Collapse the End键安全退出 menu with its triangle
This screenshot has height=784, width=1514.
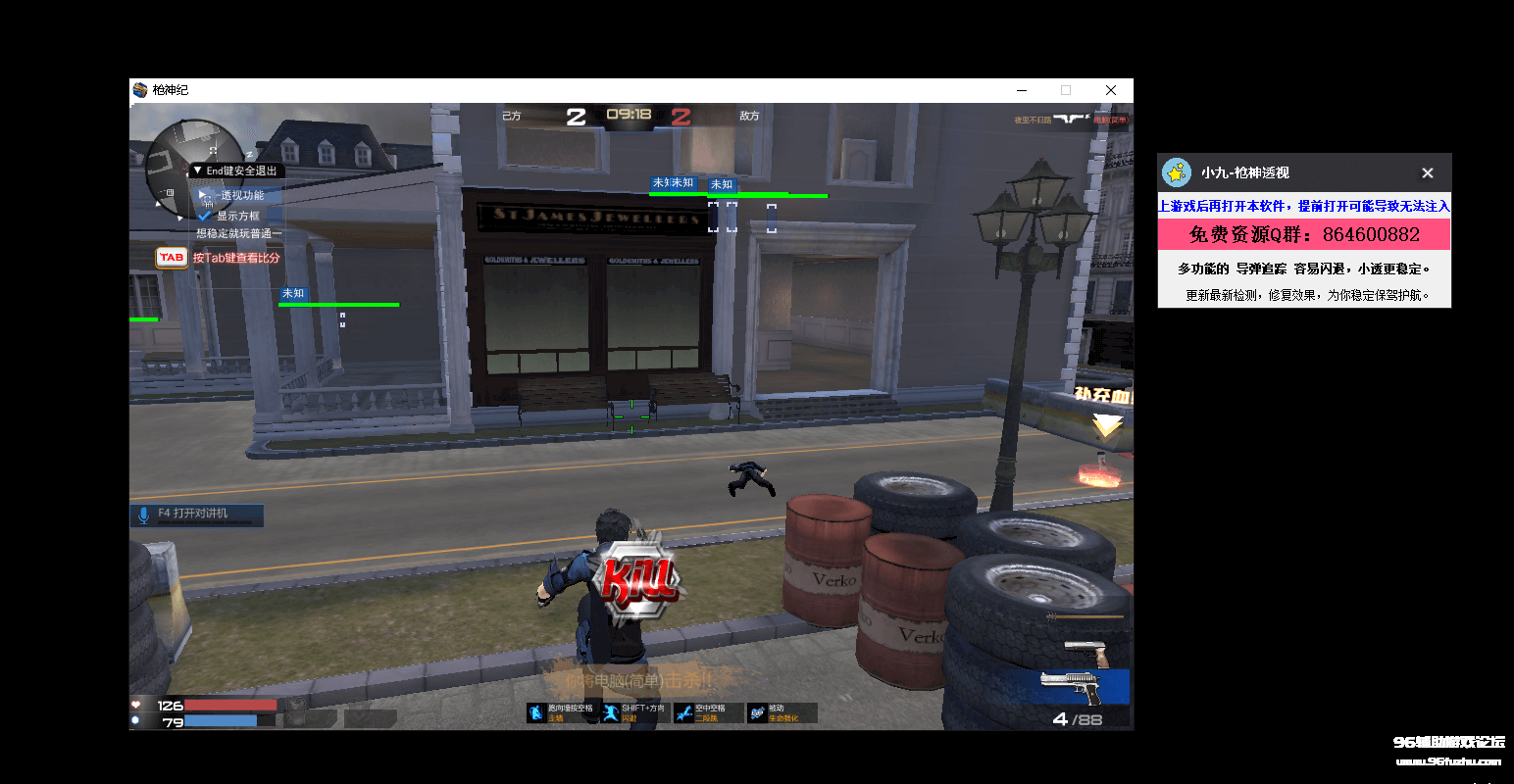click(x=198, y=169)
